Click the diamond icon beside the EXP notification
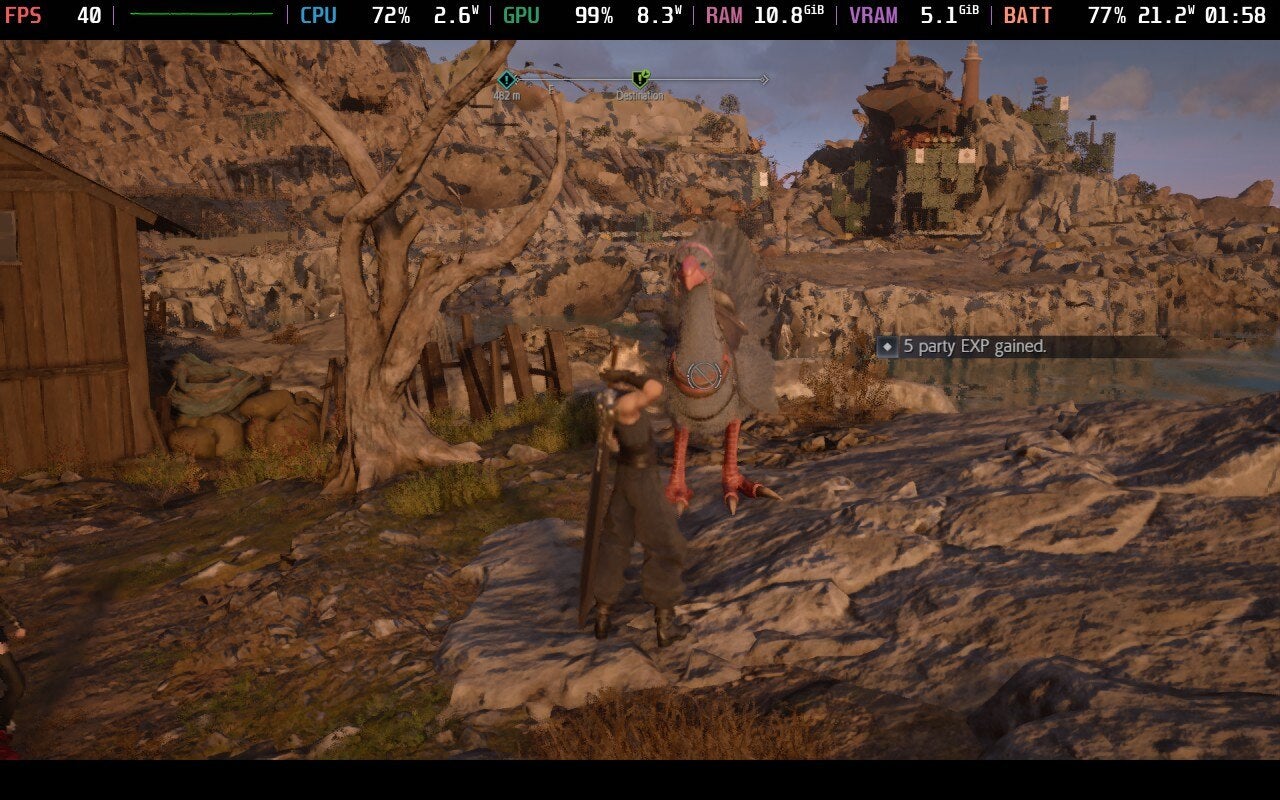1280x800 pixels. tap(889, 348)
